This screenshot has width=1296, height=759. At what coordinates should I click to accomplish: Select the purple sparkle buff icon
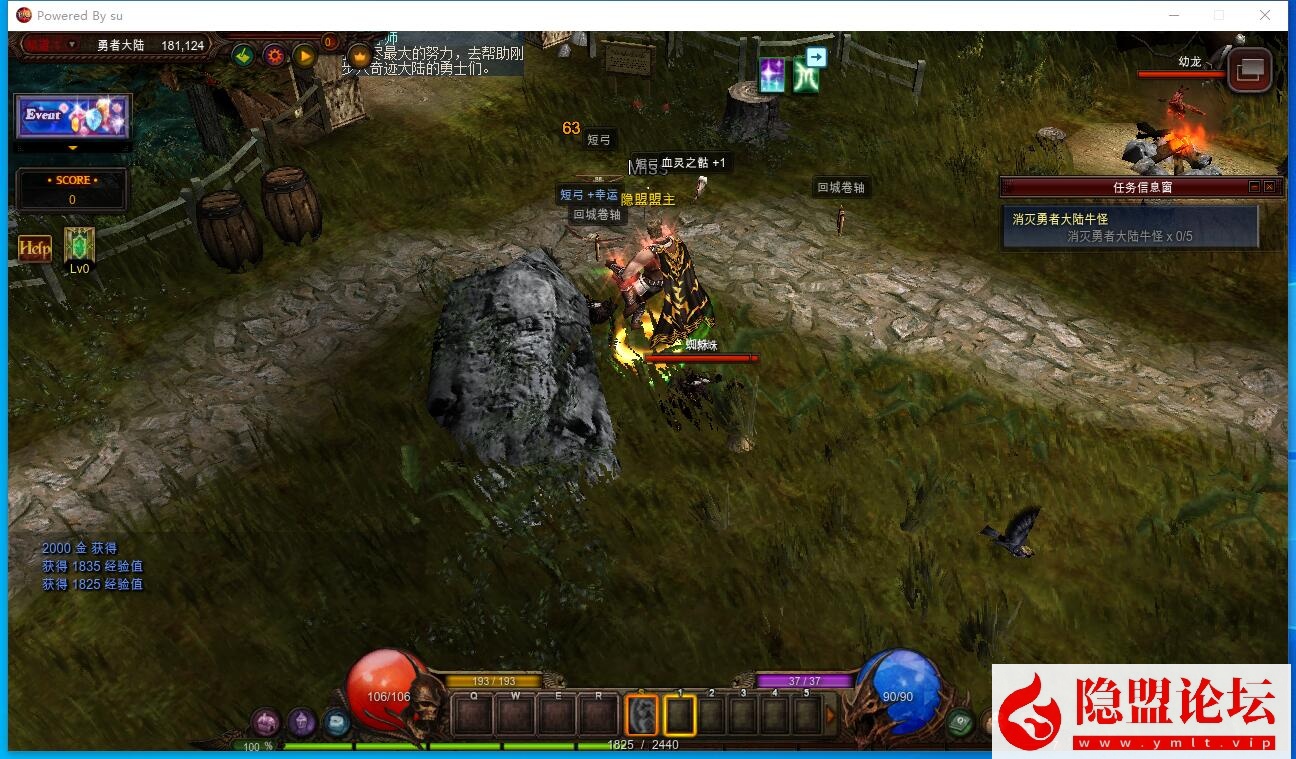pos(771,76)
